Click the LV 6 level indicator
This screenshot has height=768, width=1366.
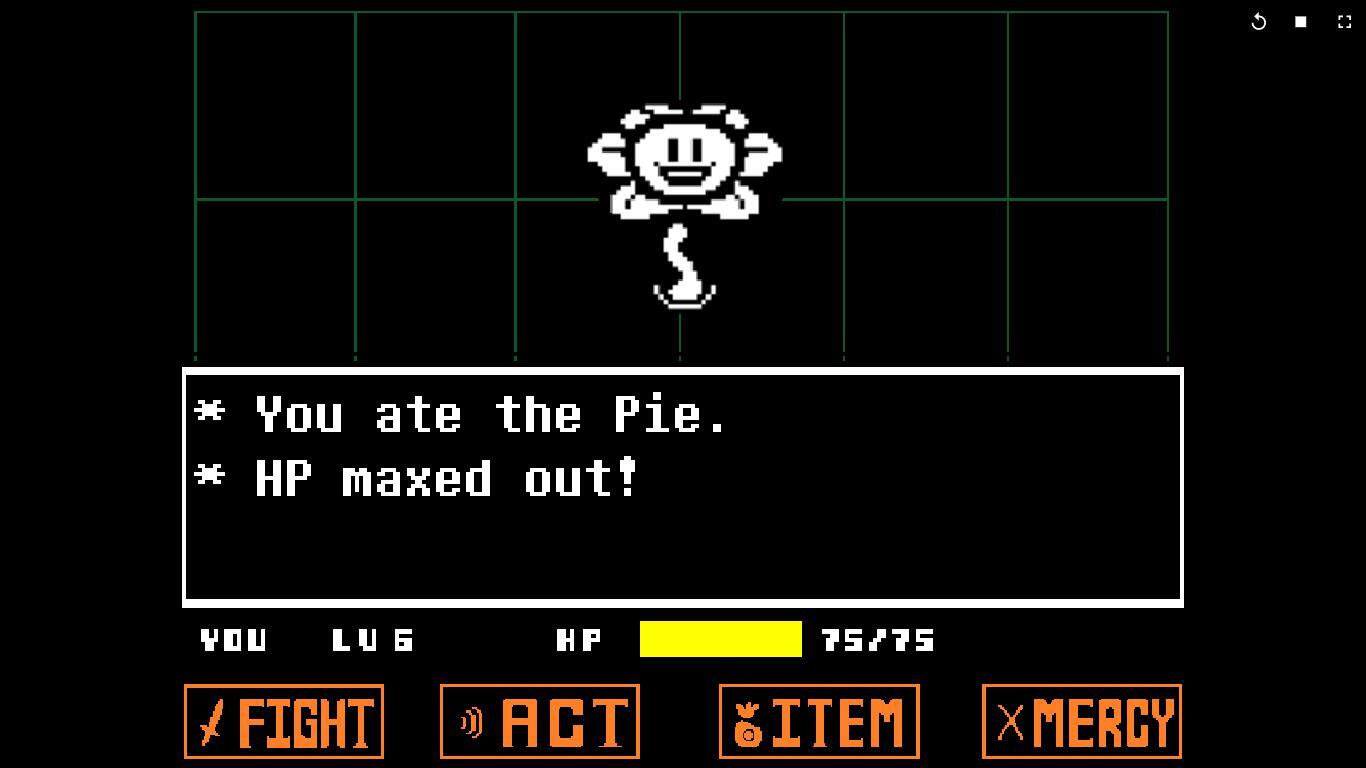point(373,641)
